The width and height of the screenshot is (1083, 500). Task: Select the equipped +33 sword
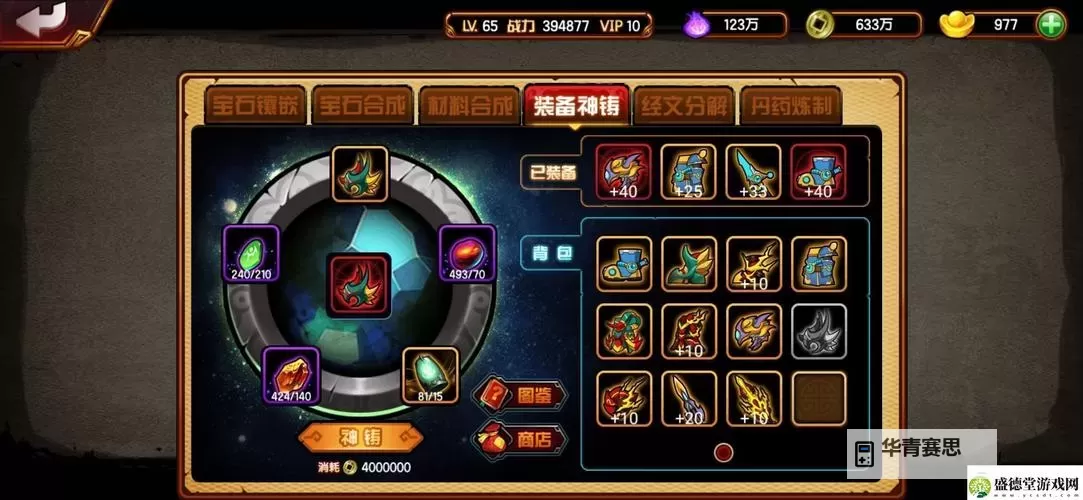coord(753,172)
